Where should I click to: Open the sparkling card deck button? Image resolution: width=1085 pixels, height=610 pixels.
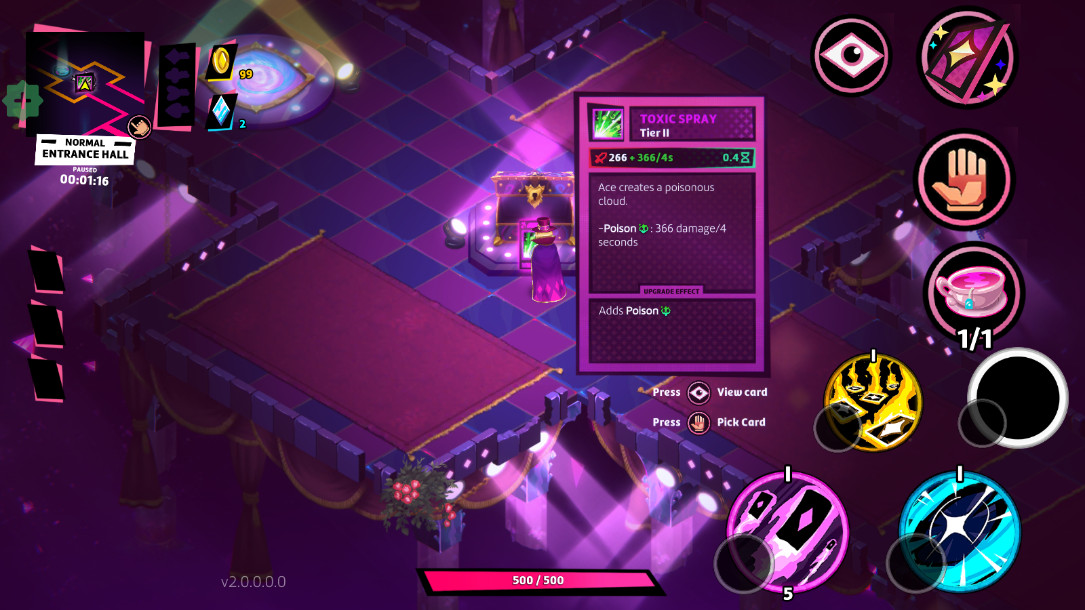967,56
